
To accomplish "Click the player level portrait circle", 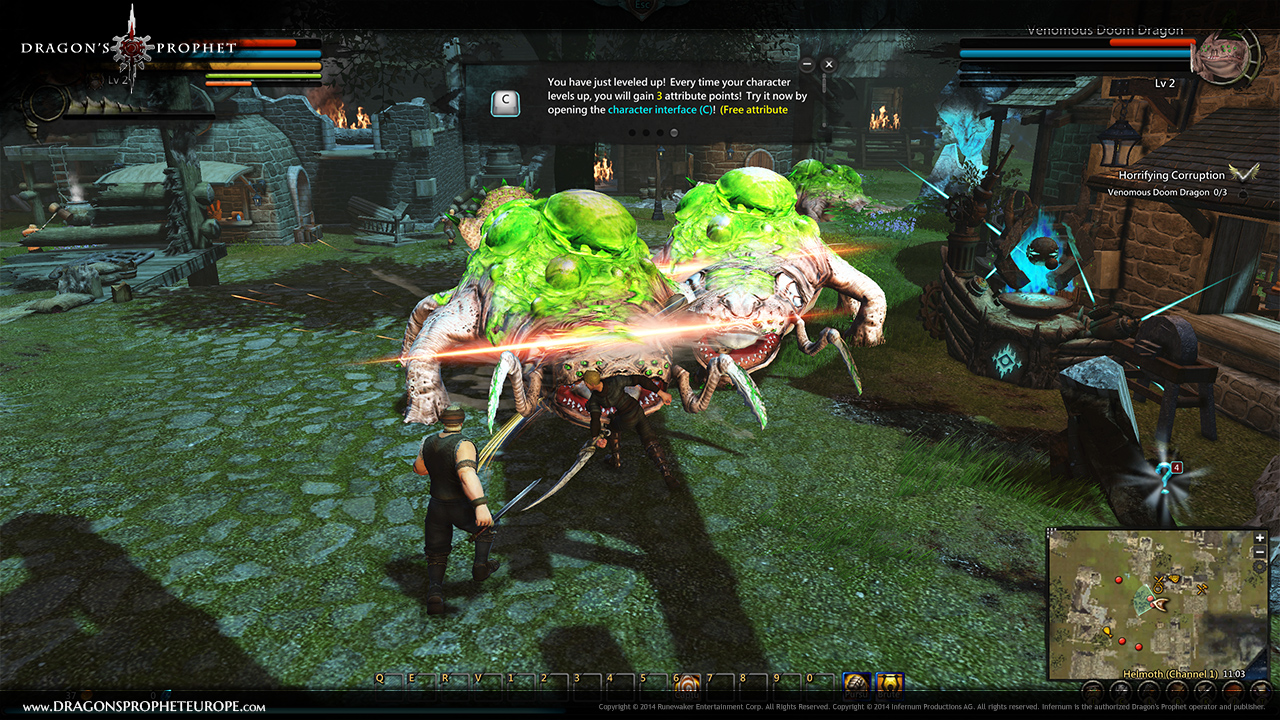I will [44, 102].
